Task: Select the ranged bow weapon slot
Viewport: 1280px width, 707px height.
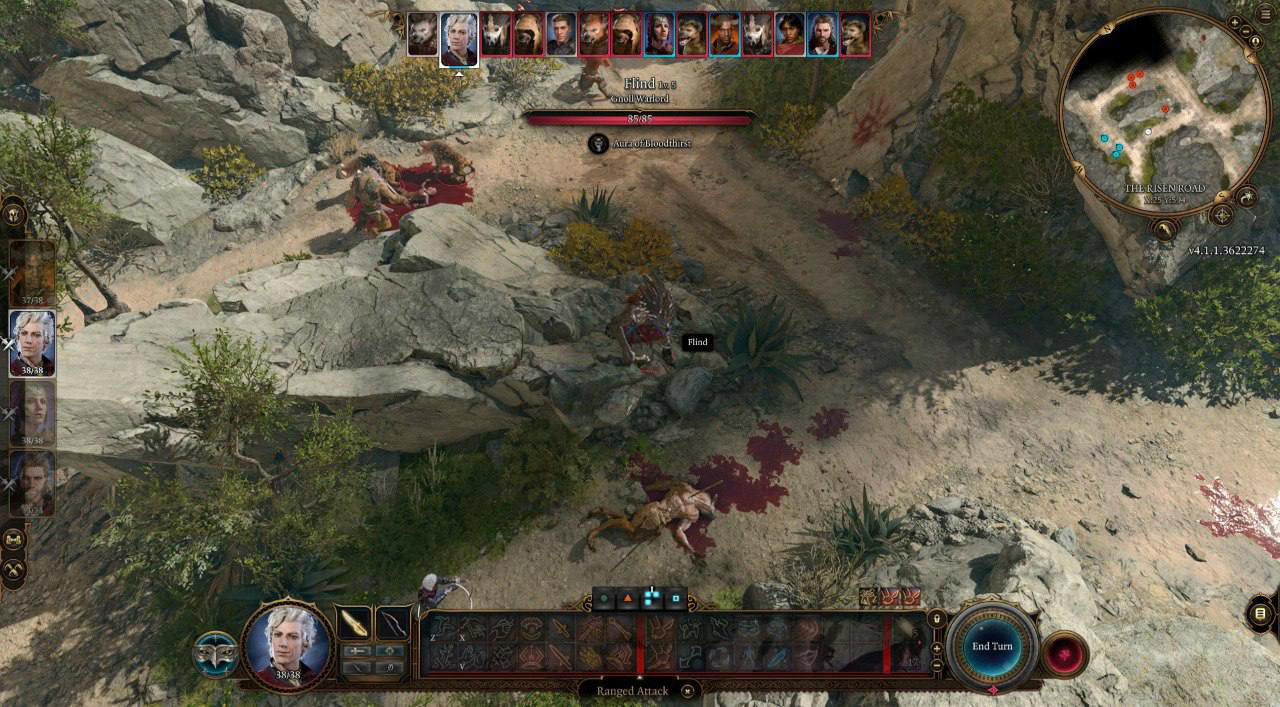Action: click(393, 623)
